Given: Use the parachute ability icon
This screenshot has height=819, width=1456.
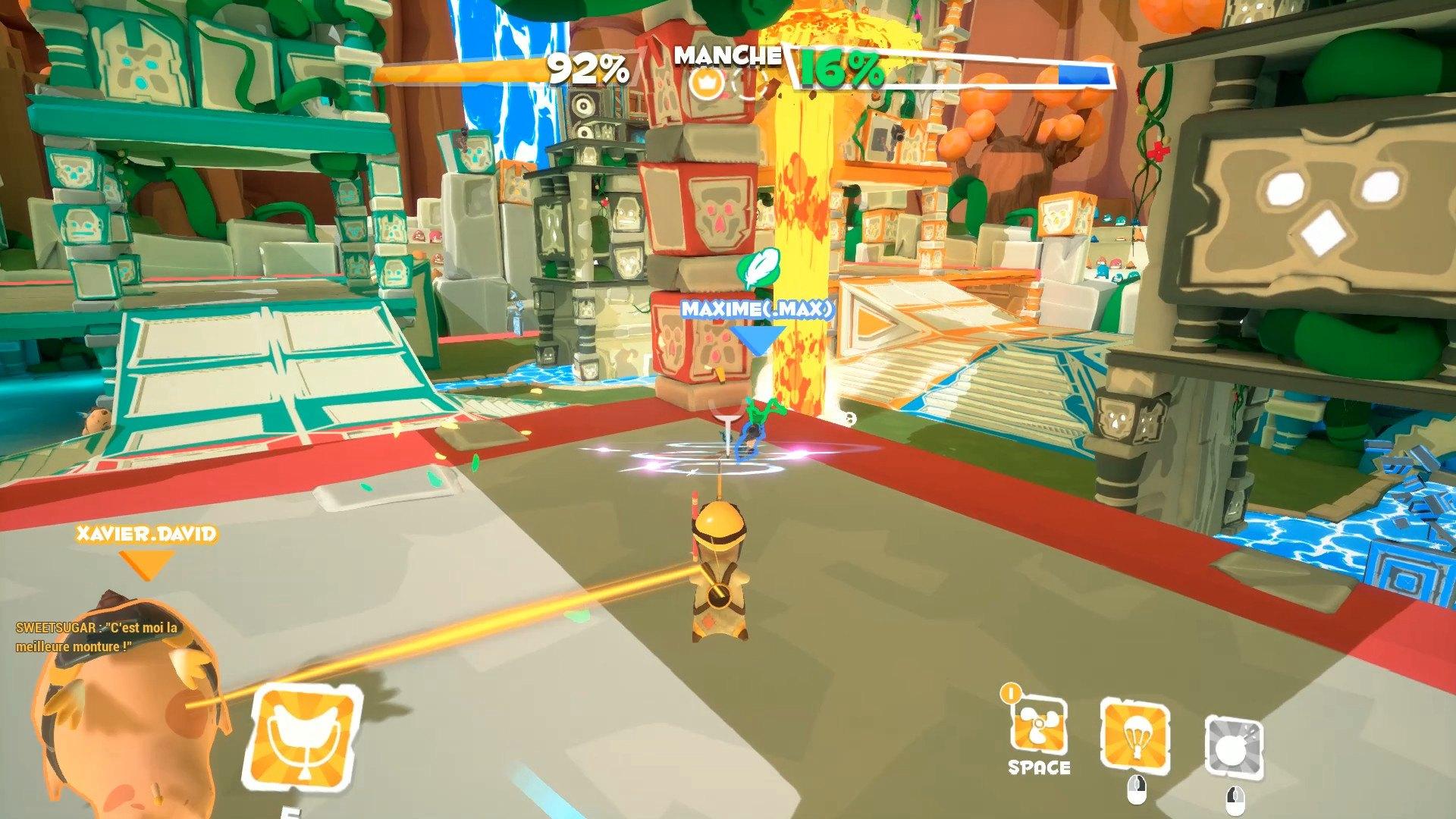Looking at the screenshot, I should click(x=1134, y=734).
